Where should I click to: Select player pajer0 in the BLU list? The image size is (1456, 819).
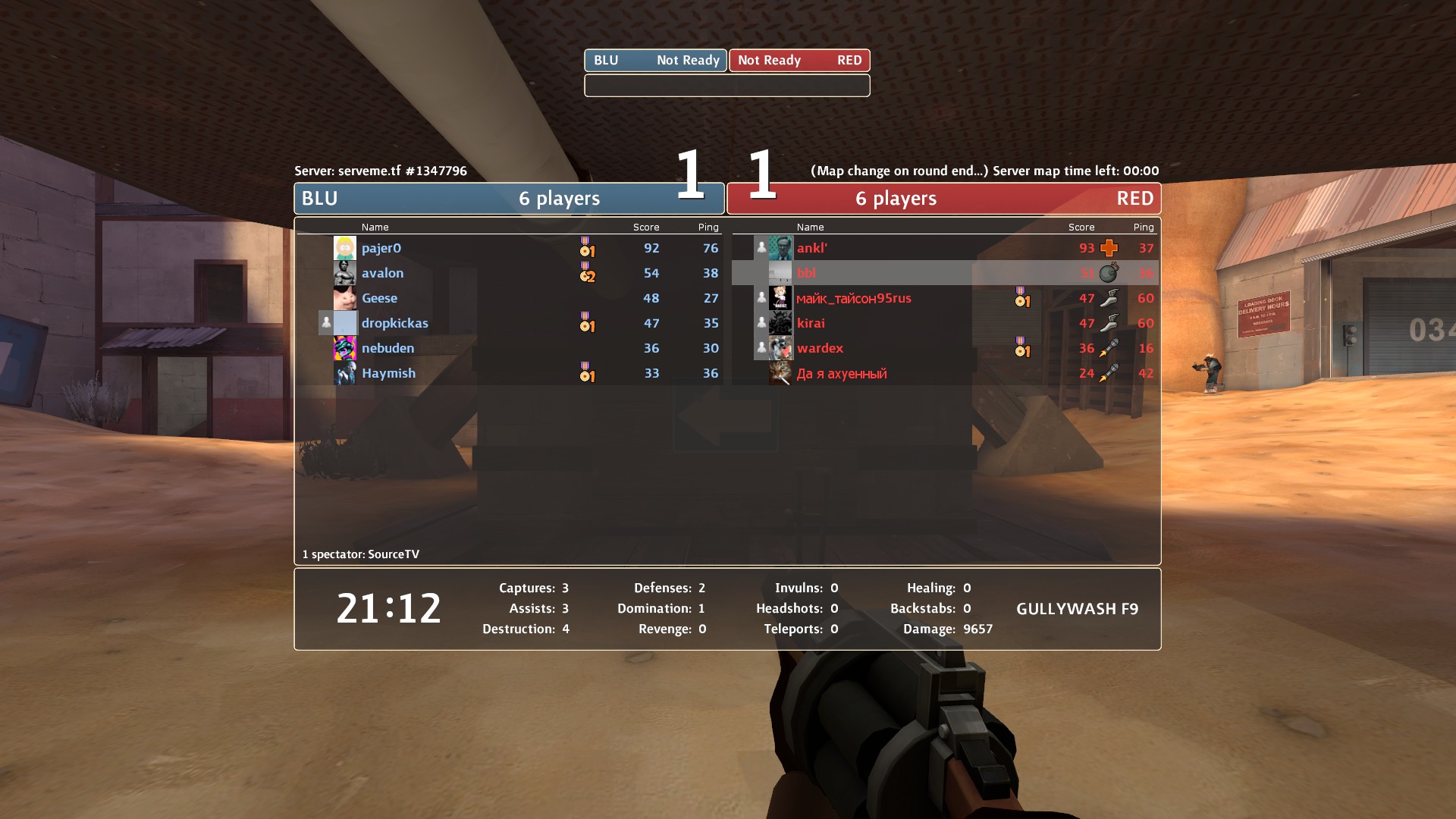[x=381, y=248]
